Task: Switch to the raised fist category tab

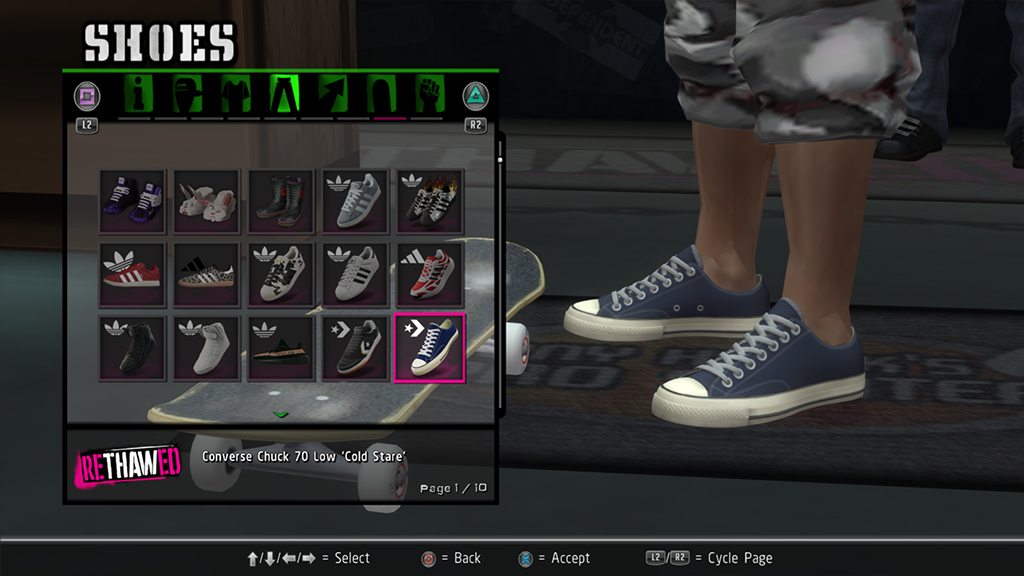Action: (x=428, y=96)
